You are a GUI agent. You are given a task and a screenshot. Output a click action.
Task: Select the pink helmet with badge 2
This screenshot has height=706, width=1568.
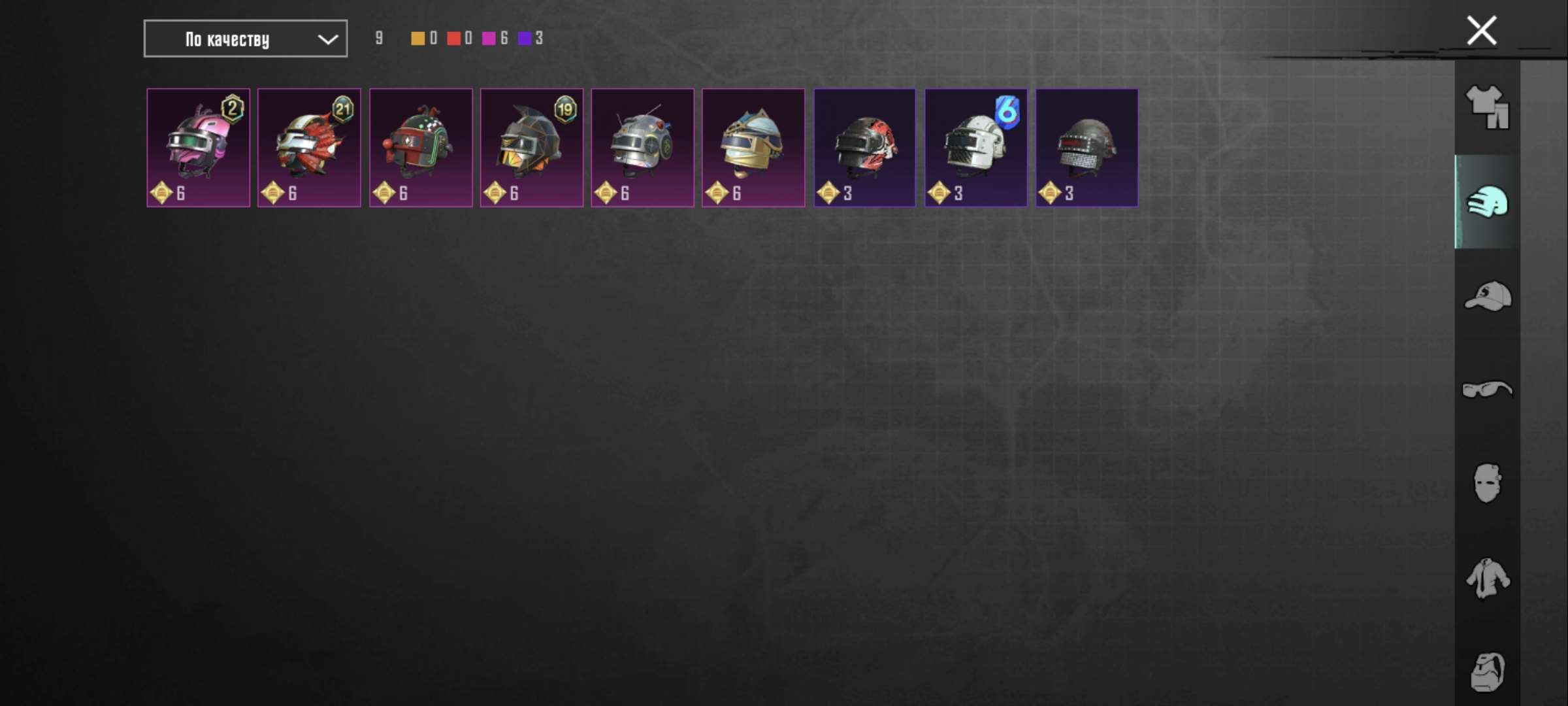[198, 148]
